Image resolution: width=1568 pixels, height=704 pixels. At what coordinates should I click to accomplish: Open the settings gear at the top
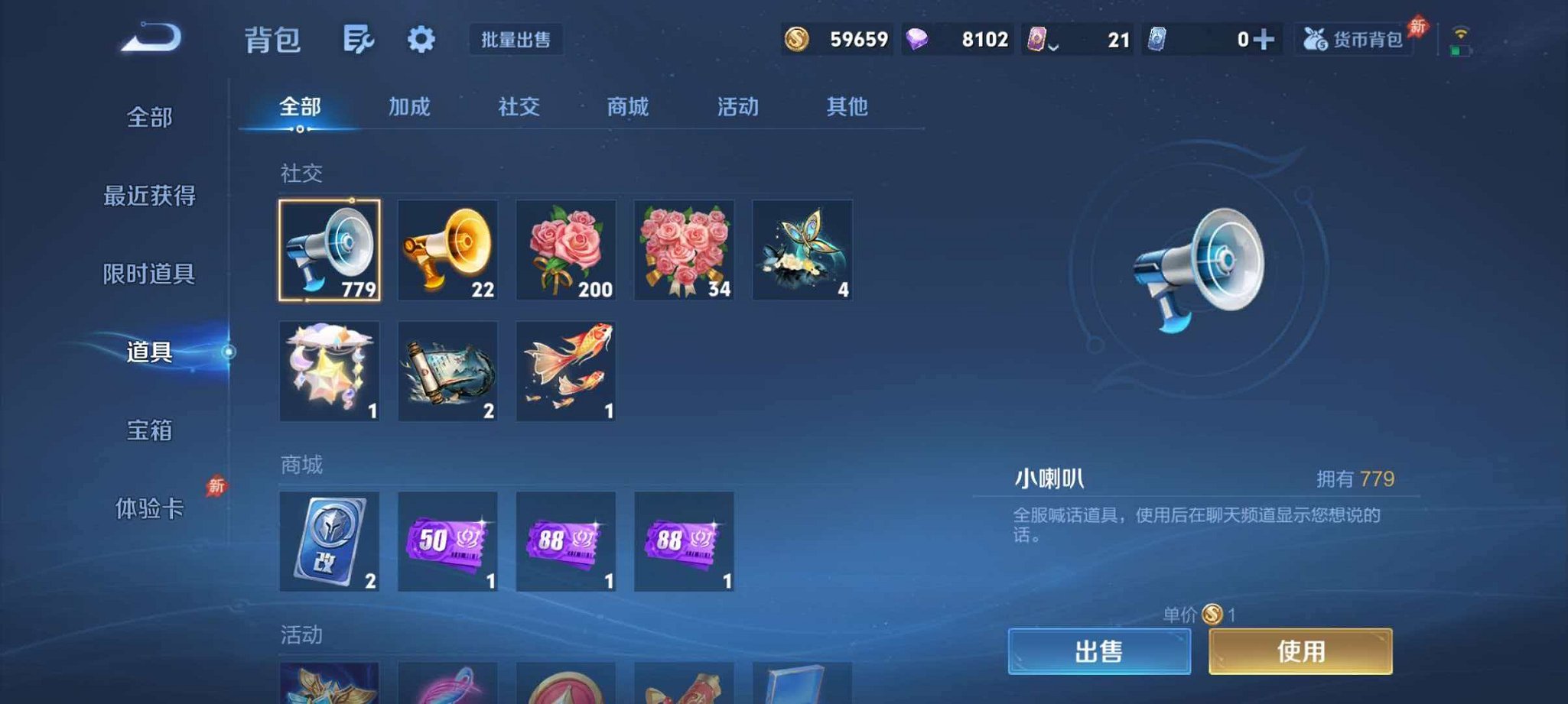pyautogui.click(x=421, y=40)
